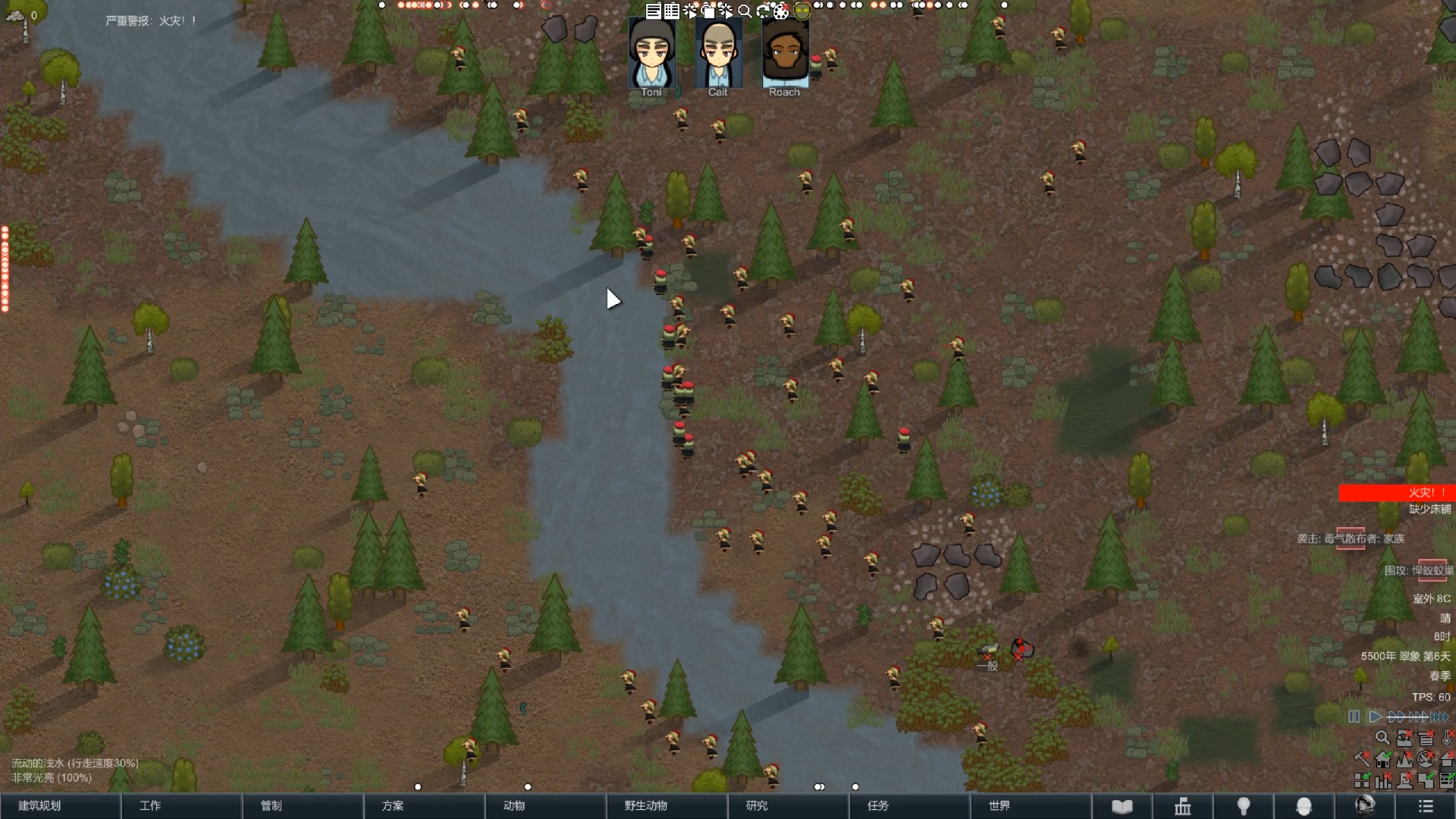Open the open-book history button
Image resolution: width=1456 pixels, height=819 pixels.
click(x=1122, y=806)
